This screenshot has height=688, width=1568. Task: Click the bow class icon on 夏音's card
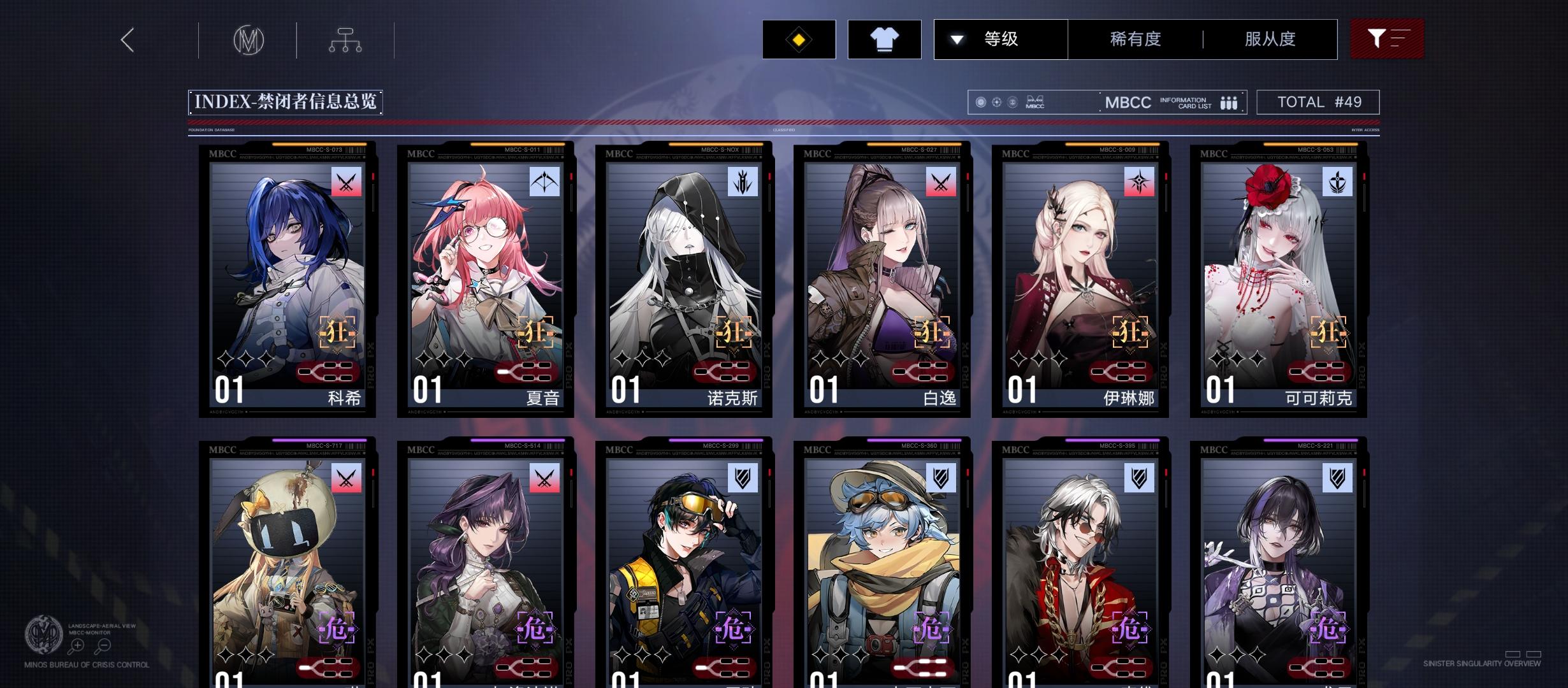543,183
